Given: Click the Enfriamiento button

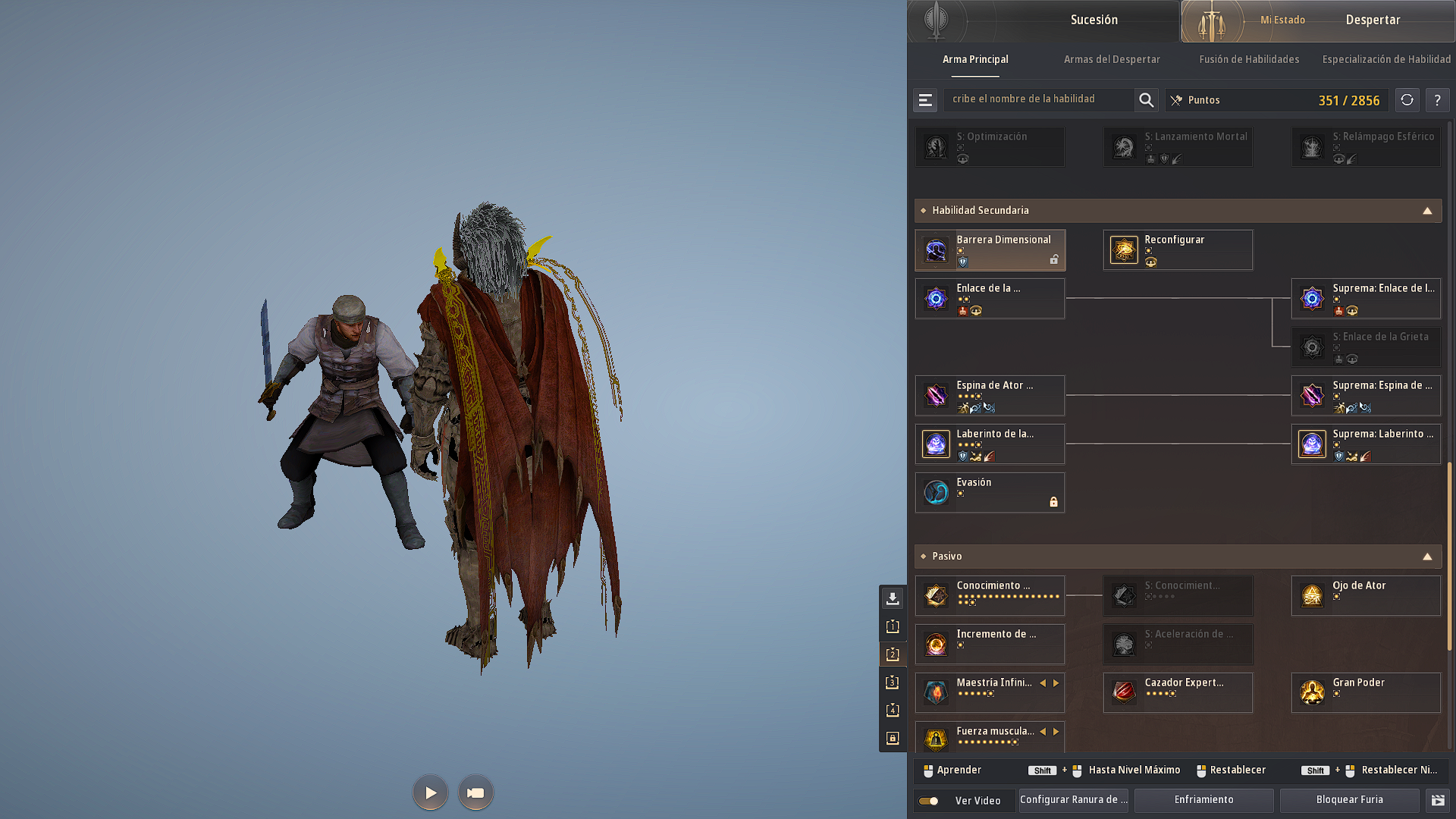Looking at the screenshot, I should (1203, 799).
